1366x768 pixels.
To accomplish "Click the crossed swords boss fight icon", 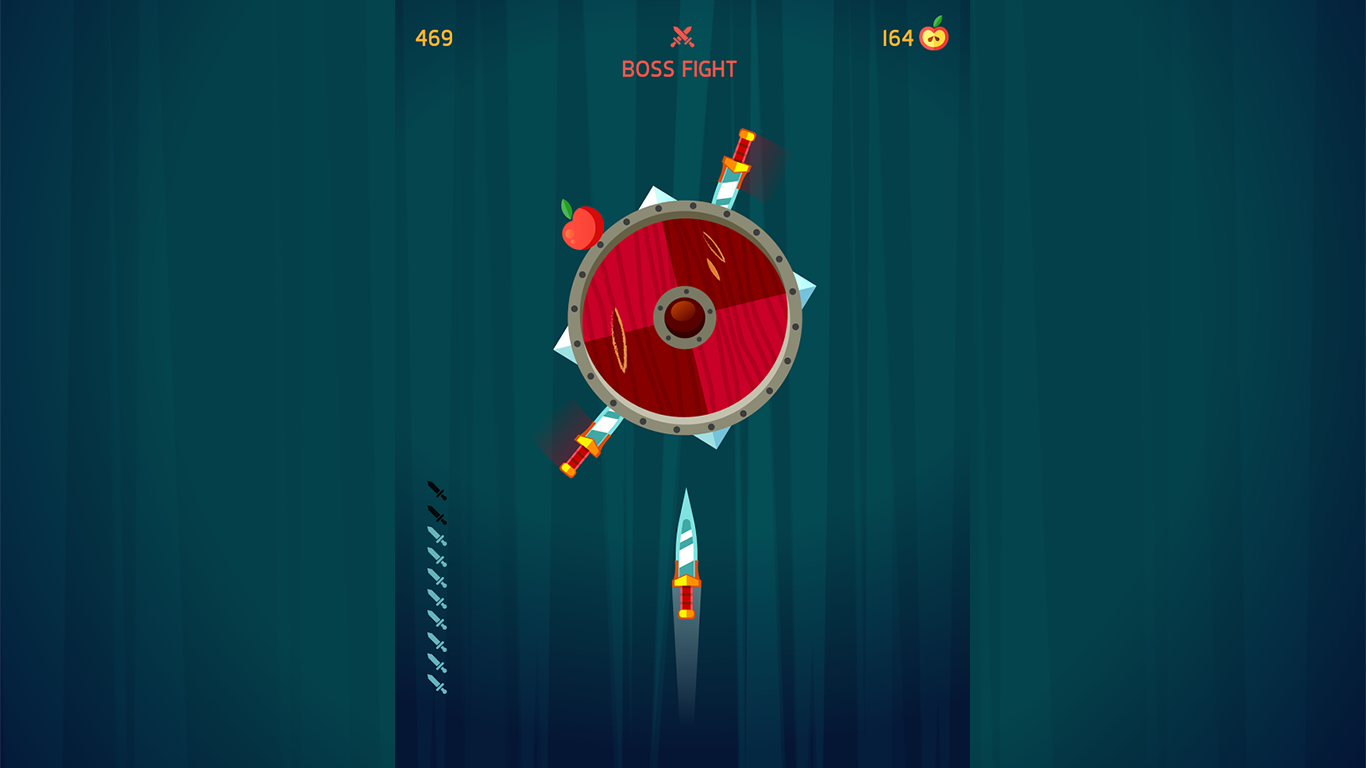I will pyautogui.click(x=683, y=36).
